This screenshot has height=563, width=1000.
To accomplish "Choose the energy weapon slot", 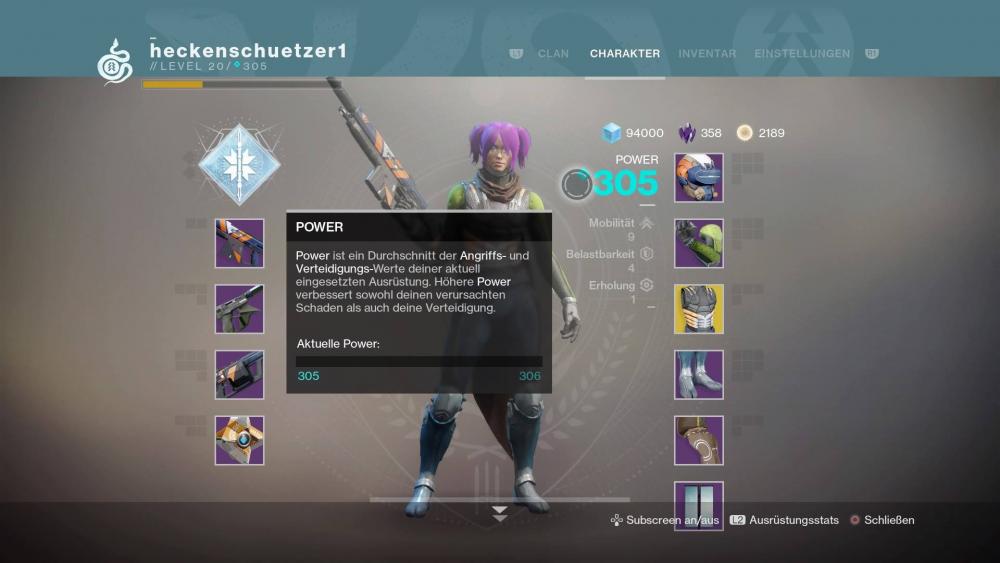I will point(240,309).
